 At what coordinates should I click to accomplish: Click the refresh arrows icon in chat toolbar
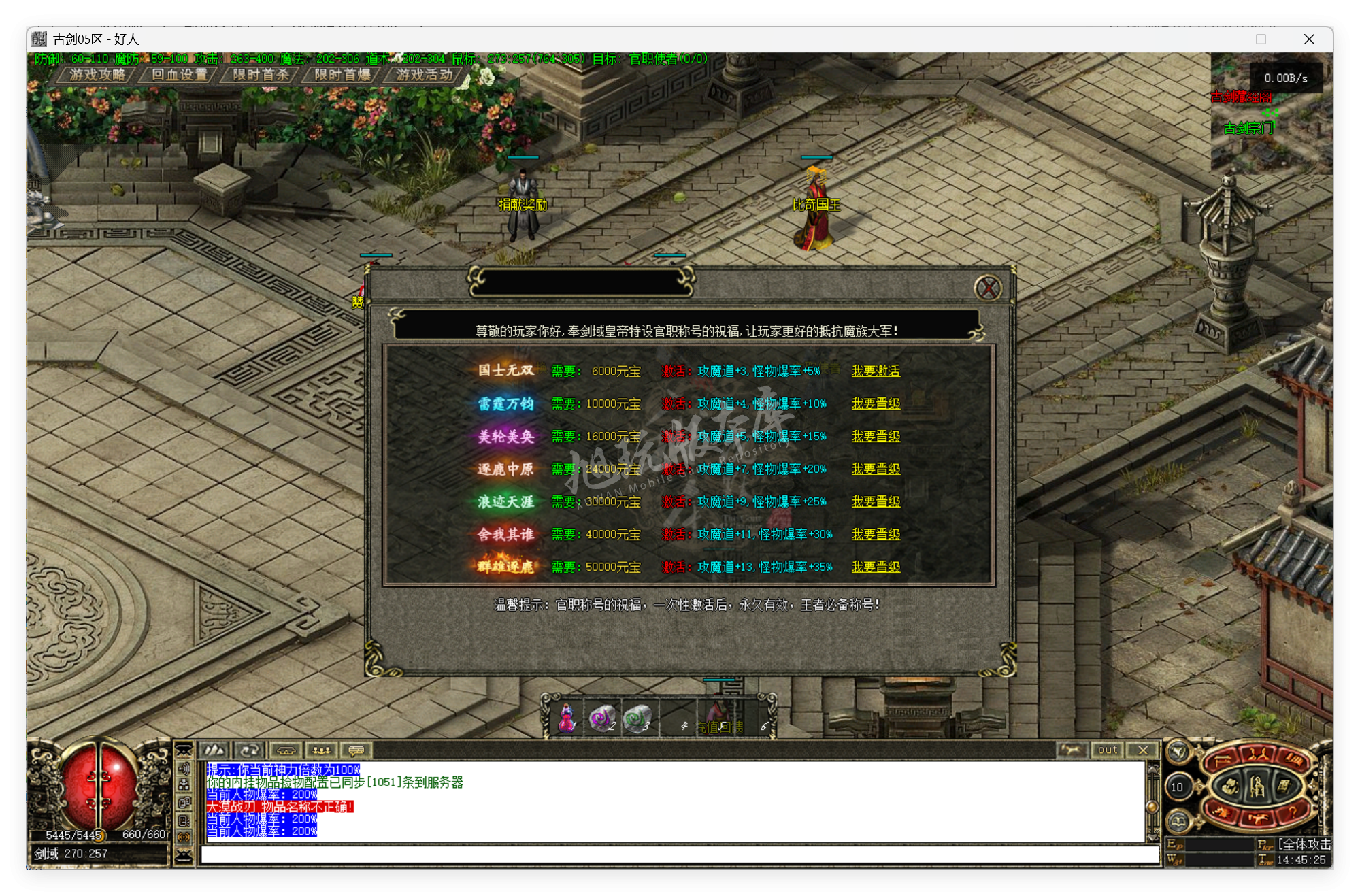250,751
